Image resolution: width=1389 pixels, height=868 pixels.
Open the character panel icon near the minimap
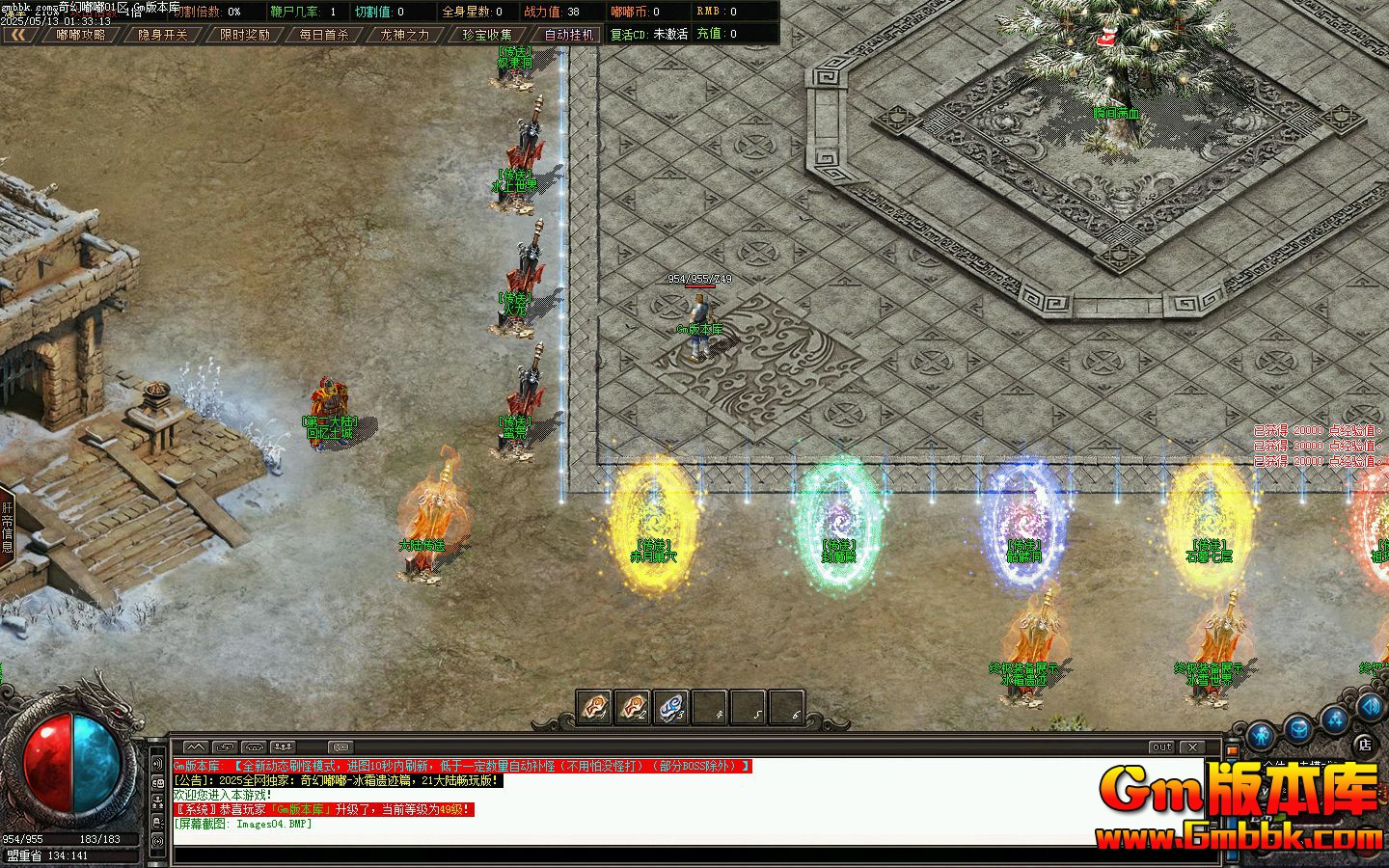click(1259, 737)
